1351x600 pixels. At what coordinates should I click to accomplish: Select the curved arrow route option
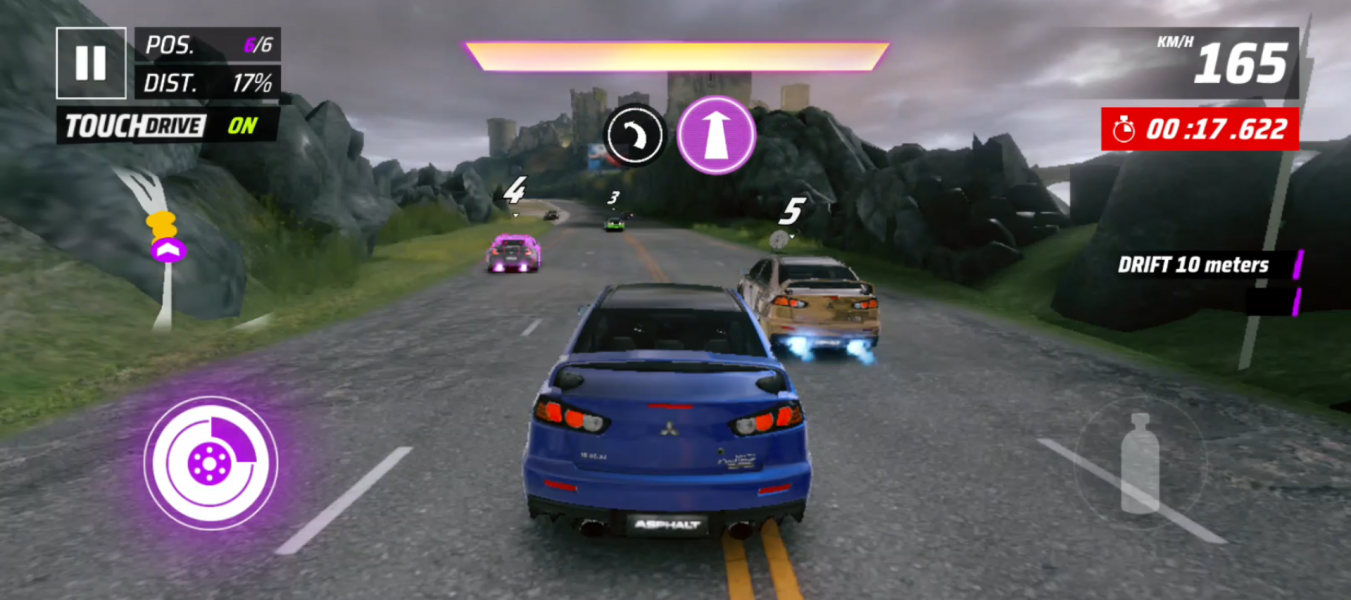(635, 135)
